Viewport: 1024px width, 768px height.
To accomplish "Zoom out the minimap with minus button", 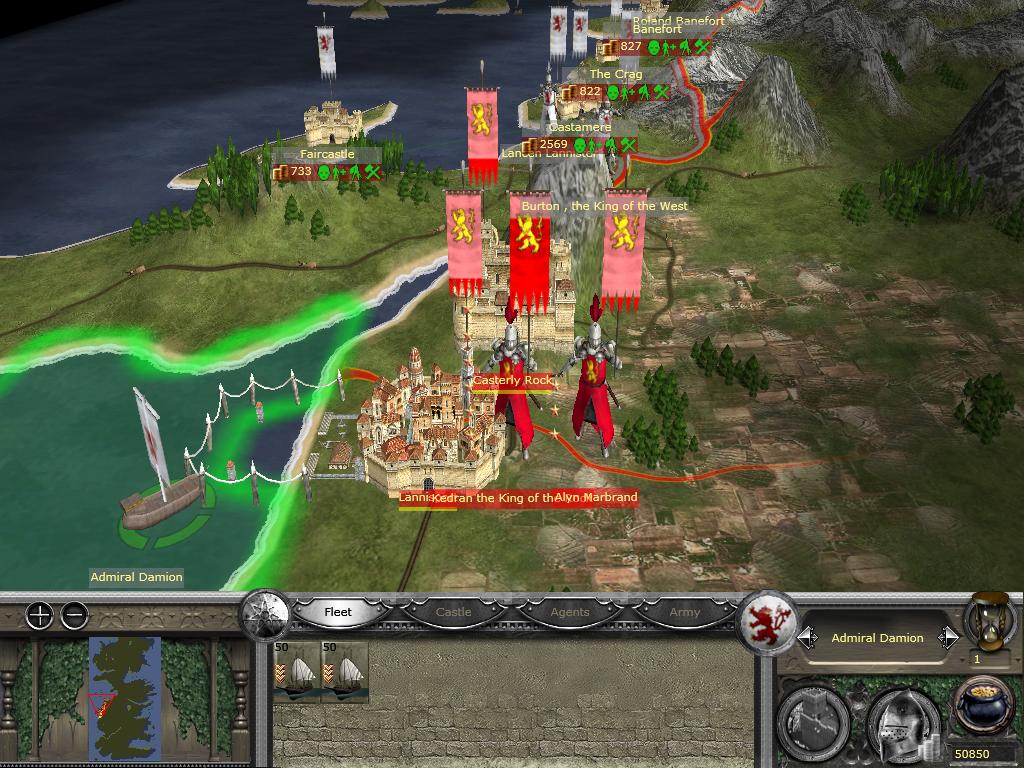I will 75,616.
